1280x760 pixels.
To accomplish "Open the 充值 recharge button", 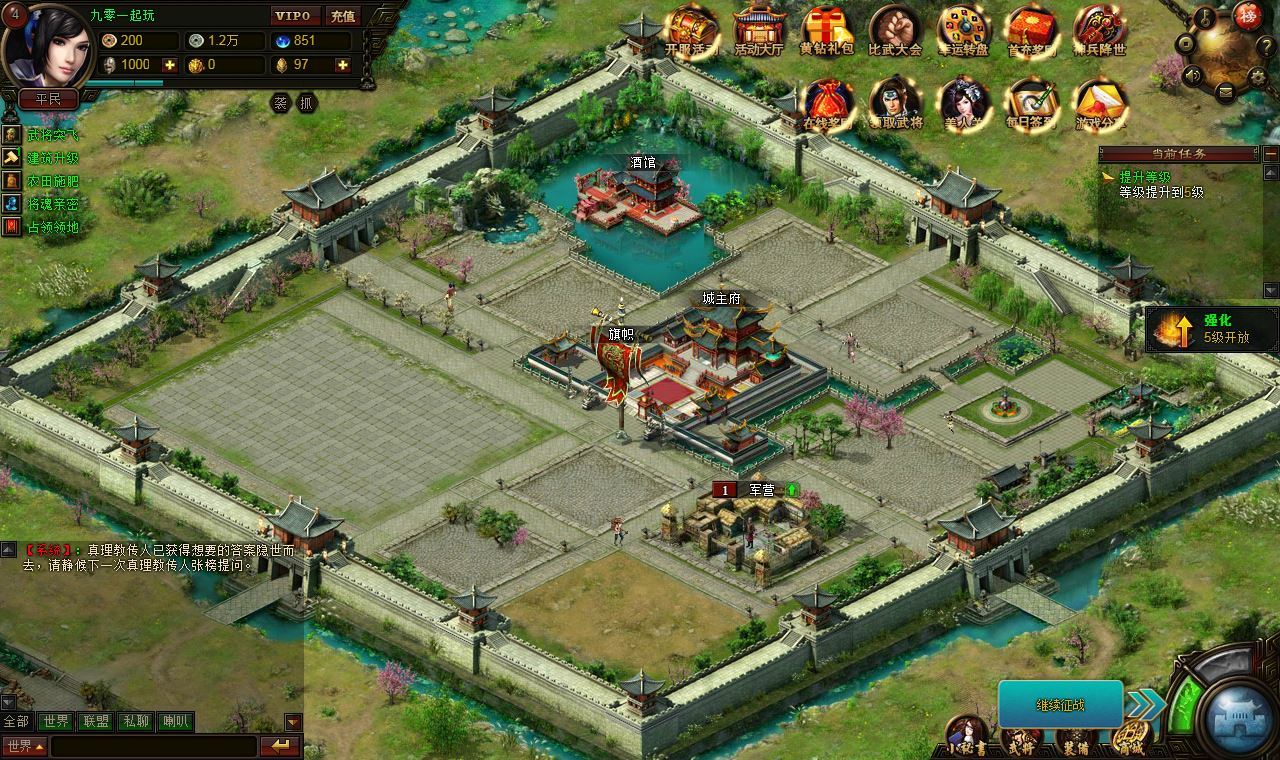I will click(x=343, y=16).
